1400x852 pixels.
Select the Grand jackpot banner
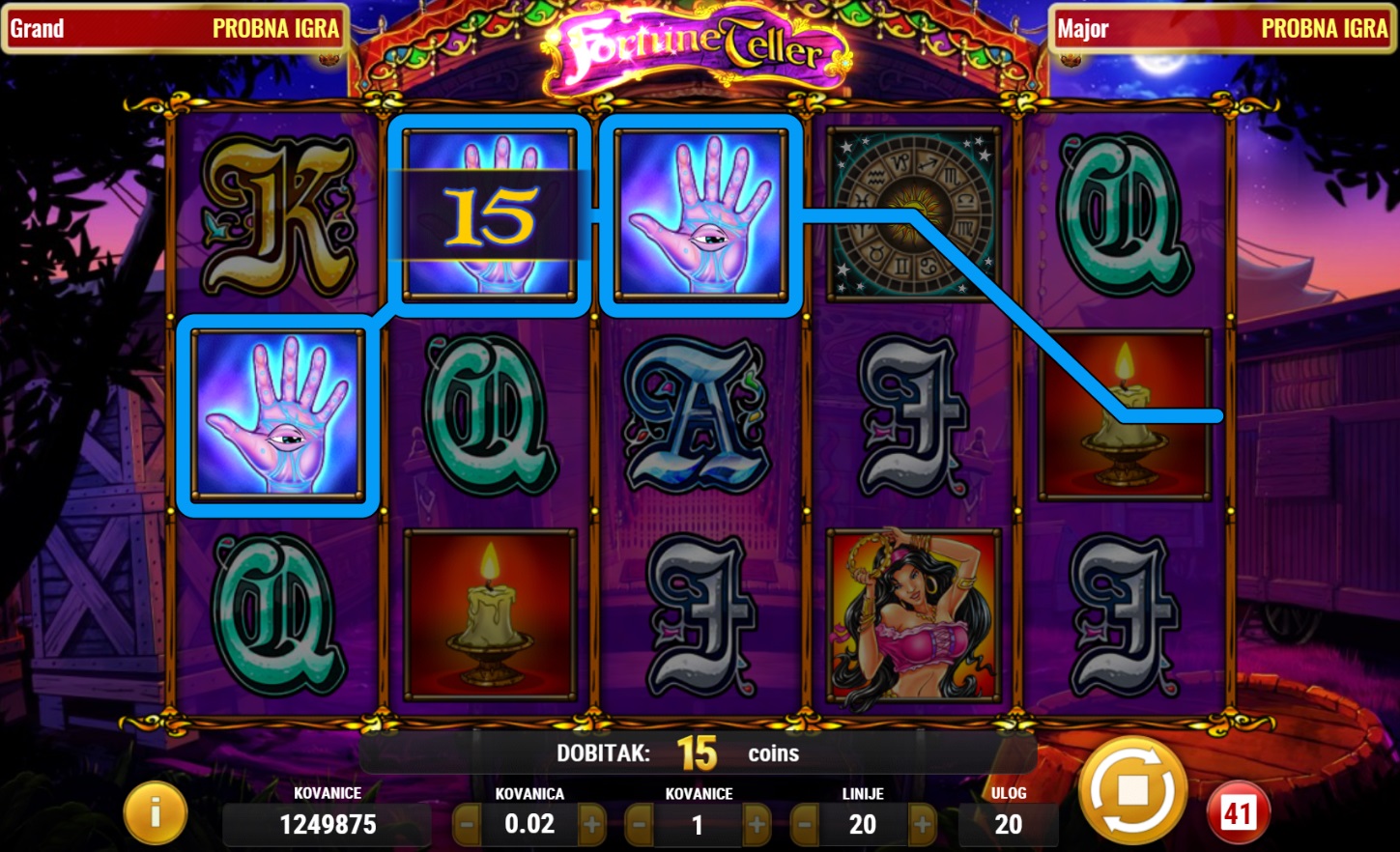(x=174, y=29)
